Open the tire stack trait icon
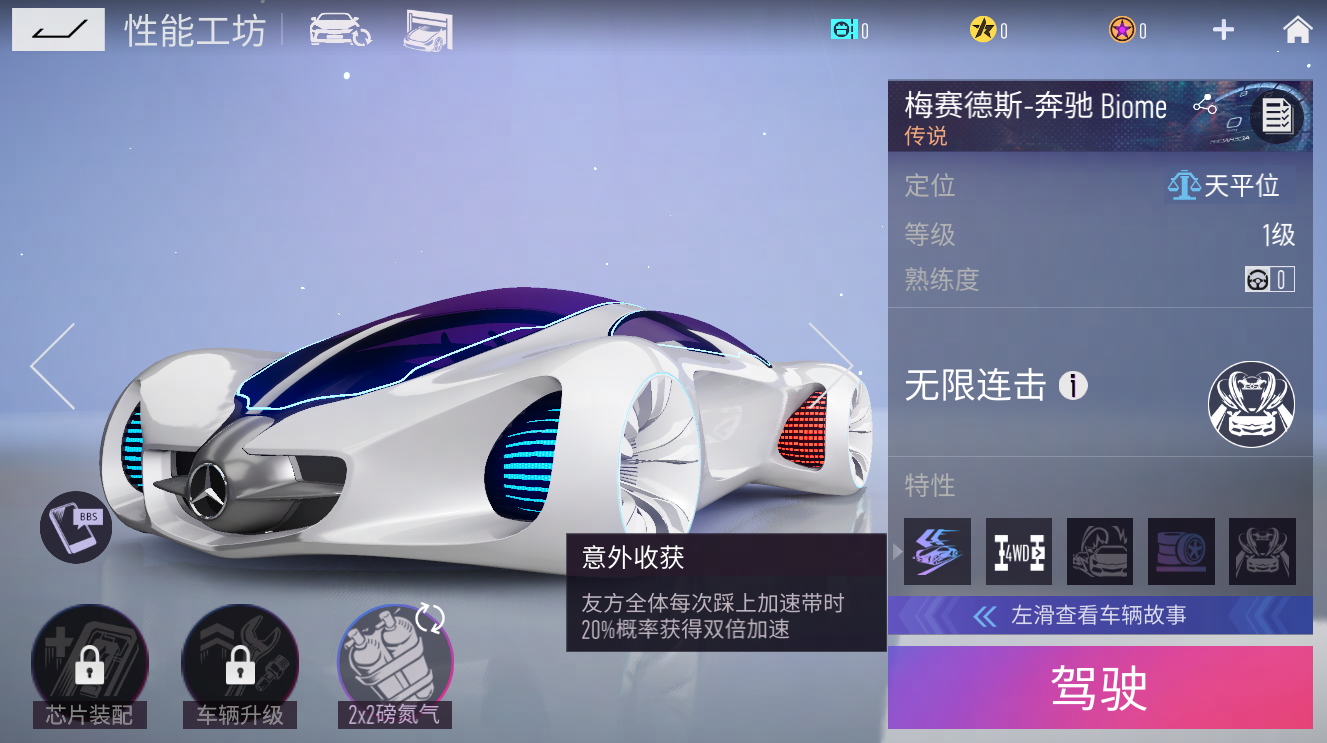 pyautogui.click(x=1181, y=551)
